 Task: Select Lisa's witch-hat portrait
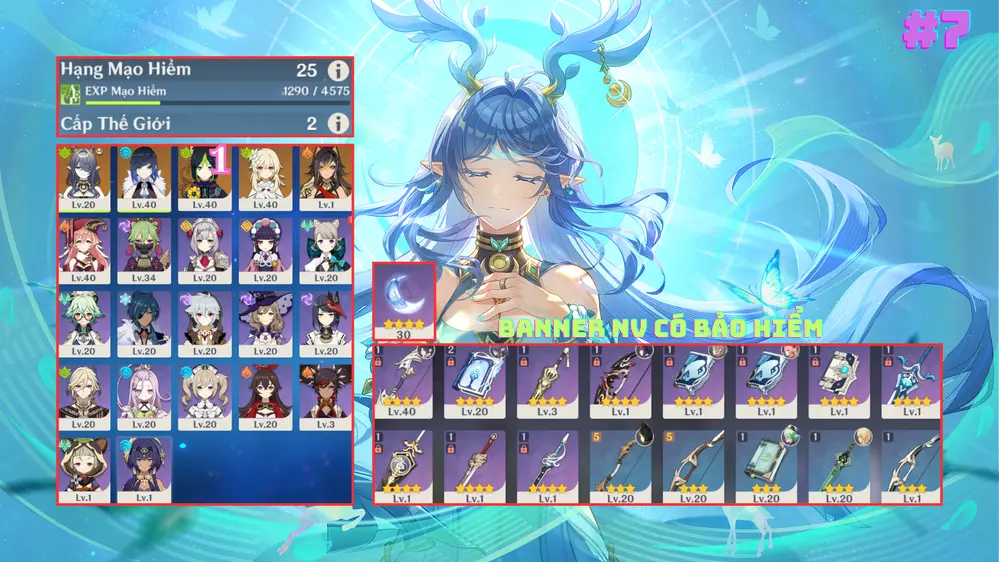(264, 323)
